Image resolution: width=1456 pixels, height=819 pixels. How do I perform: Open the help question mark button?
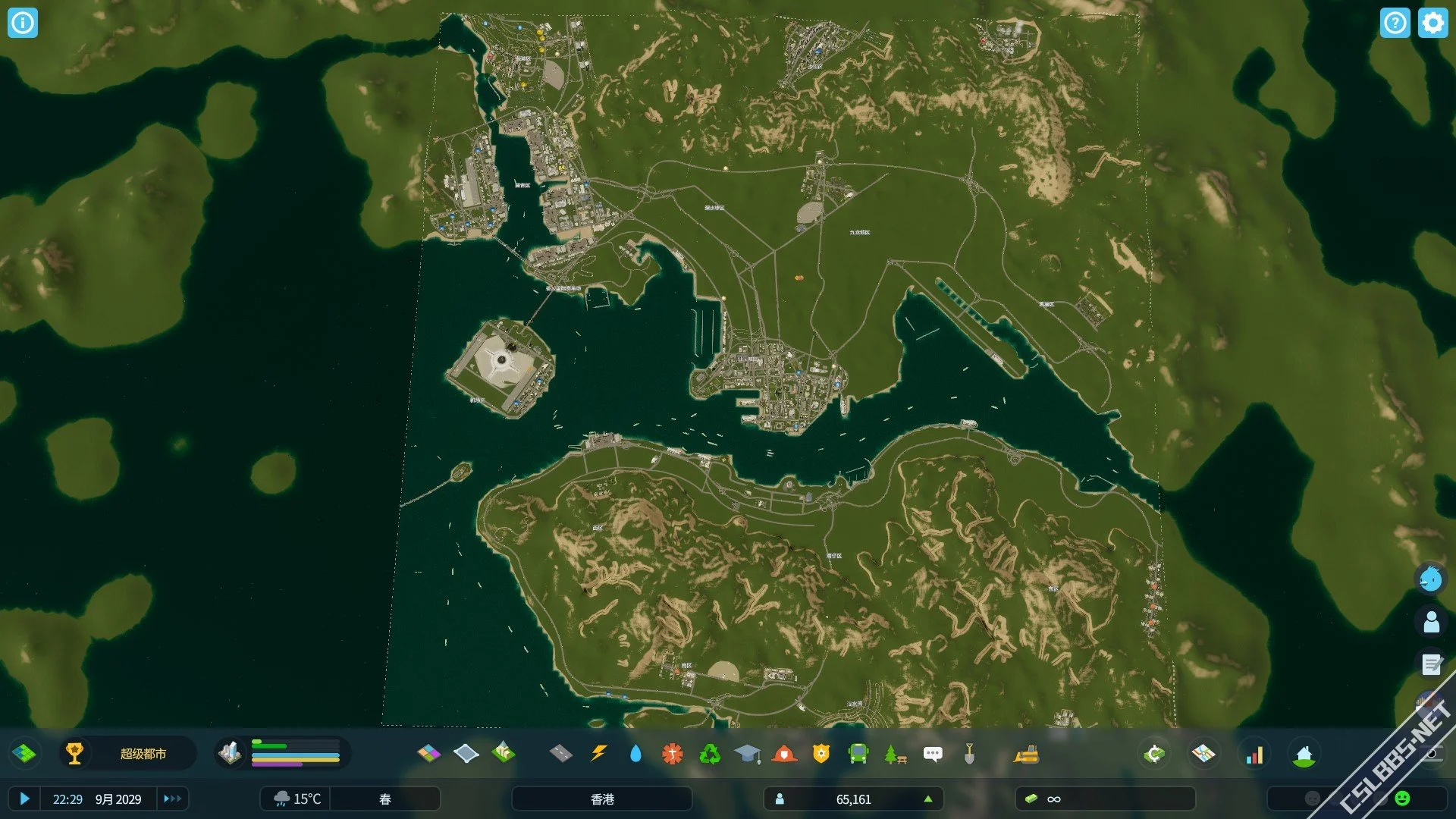(1395, 23)
